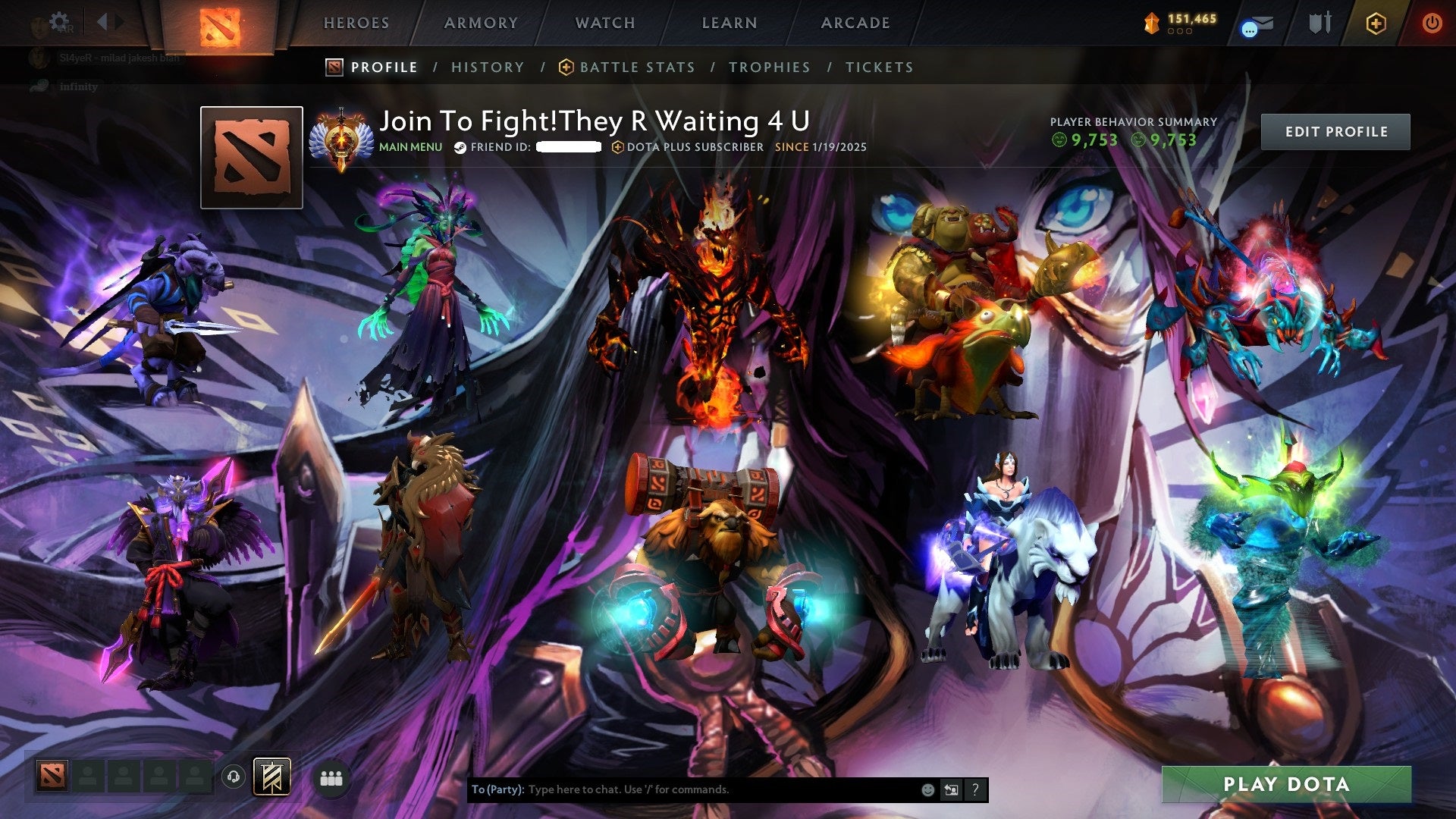This screenshot has height=819, width=1456.
Task: Toggle the chat screenshot share icon
Action: [x=952, y=789]
